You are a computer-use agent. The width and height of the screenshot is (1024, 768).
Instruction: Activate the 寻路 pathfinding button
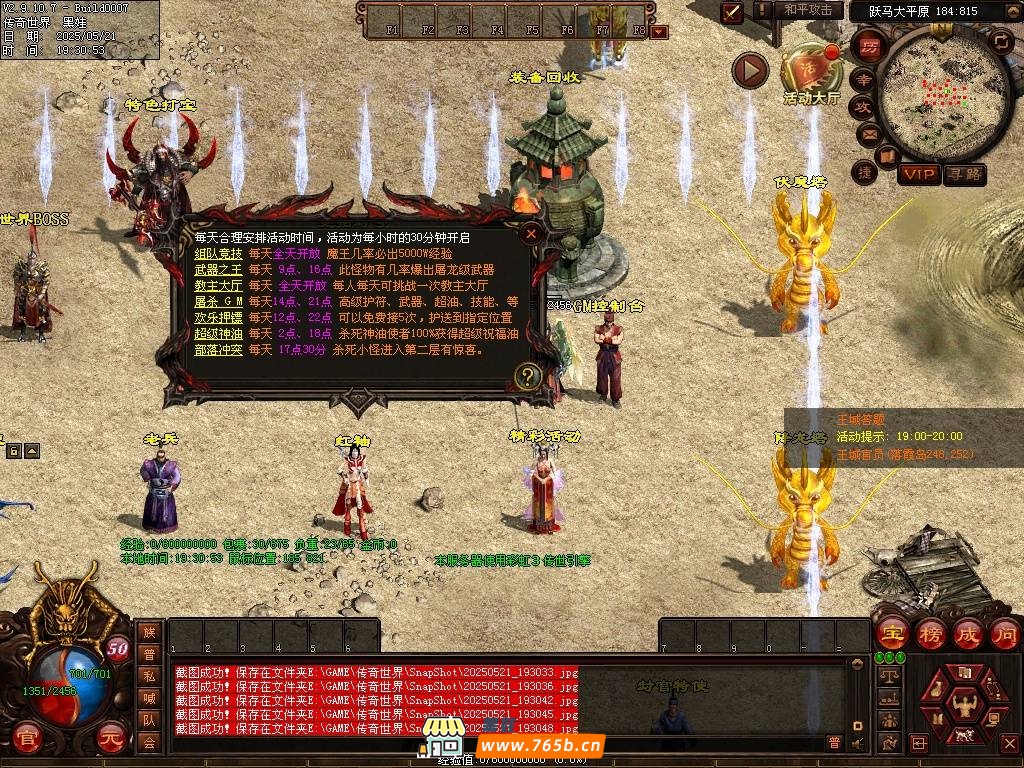[x=965, y=174]
